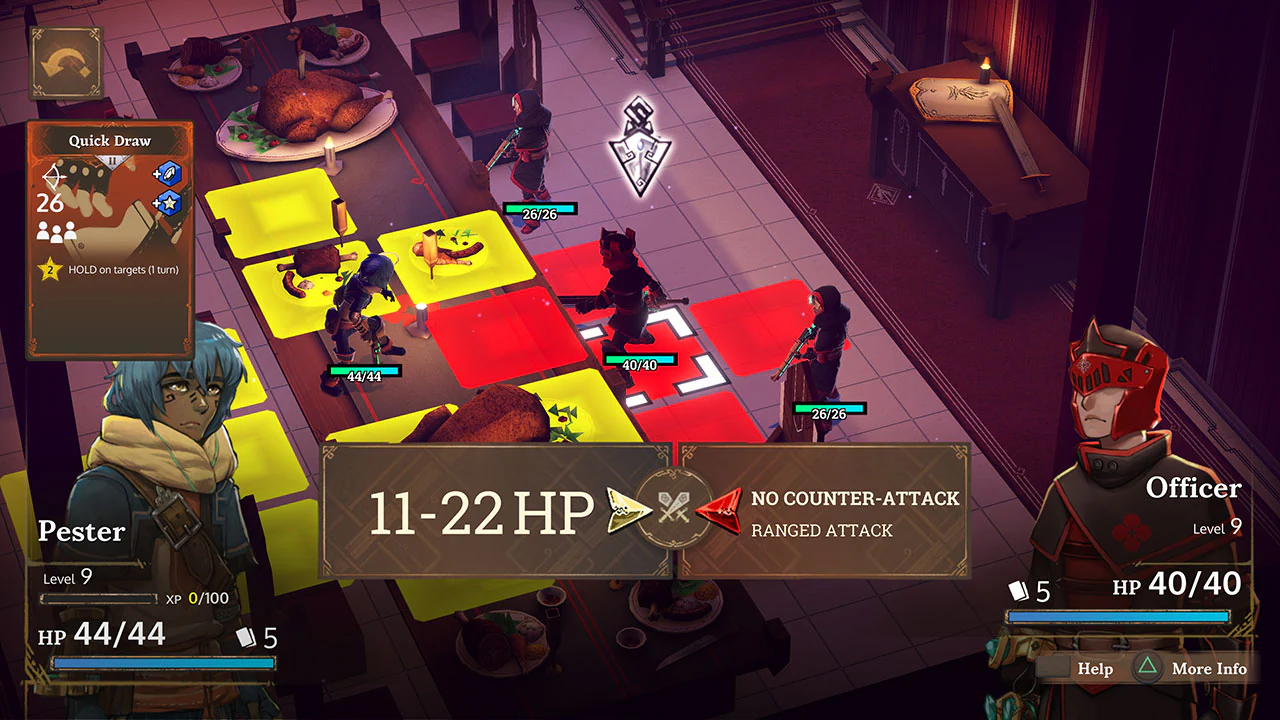Viewport: 1280px width, 720px height.
Task: Click More Info
Action: click(1210, 668)
